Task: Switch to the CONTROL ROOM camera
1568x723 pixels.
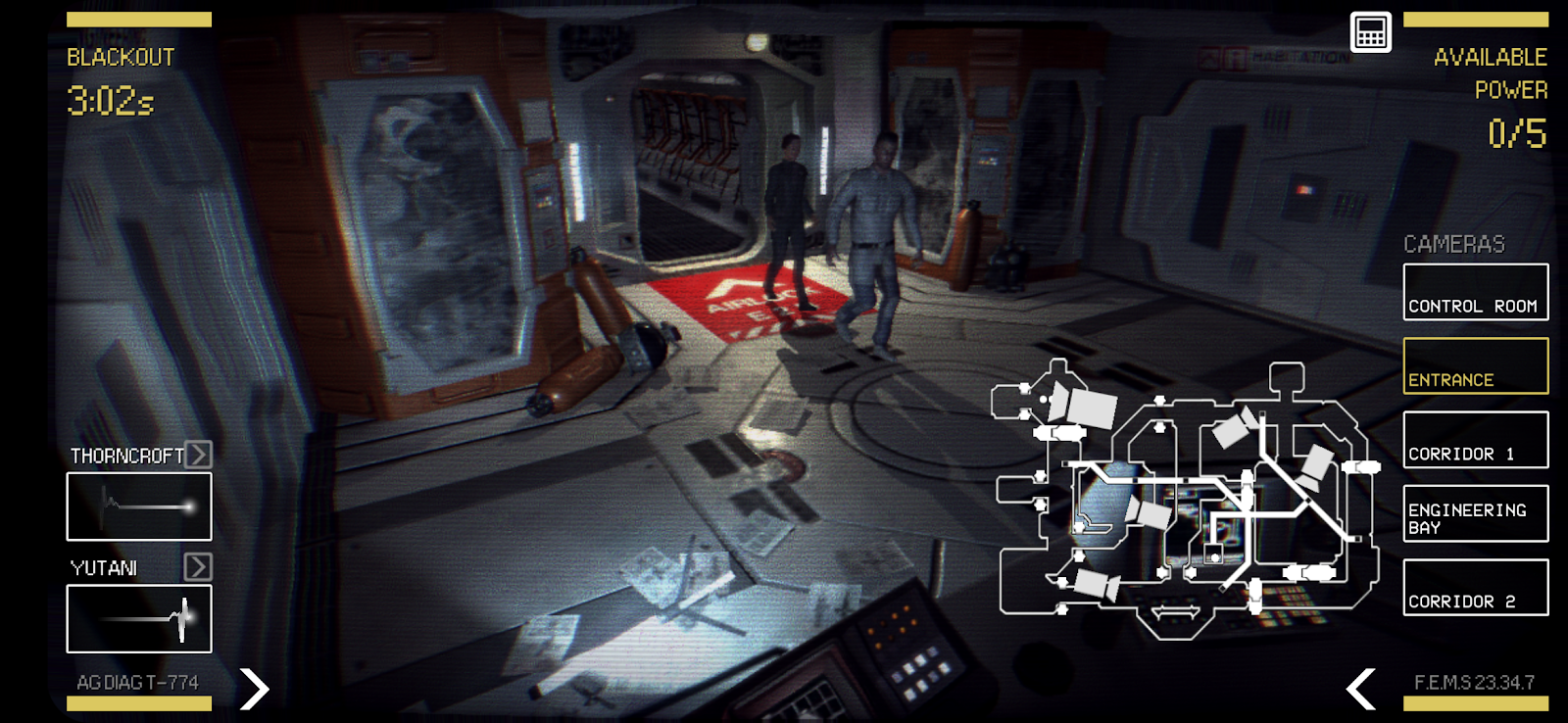Action: [1475, 292]
